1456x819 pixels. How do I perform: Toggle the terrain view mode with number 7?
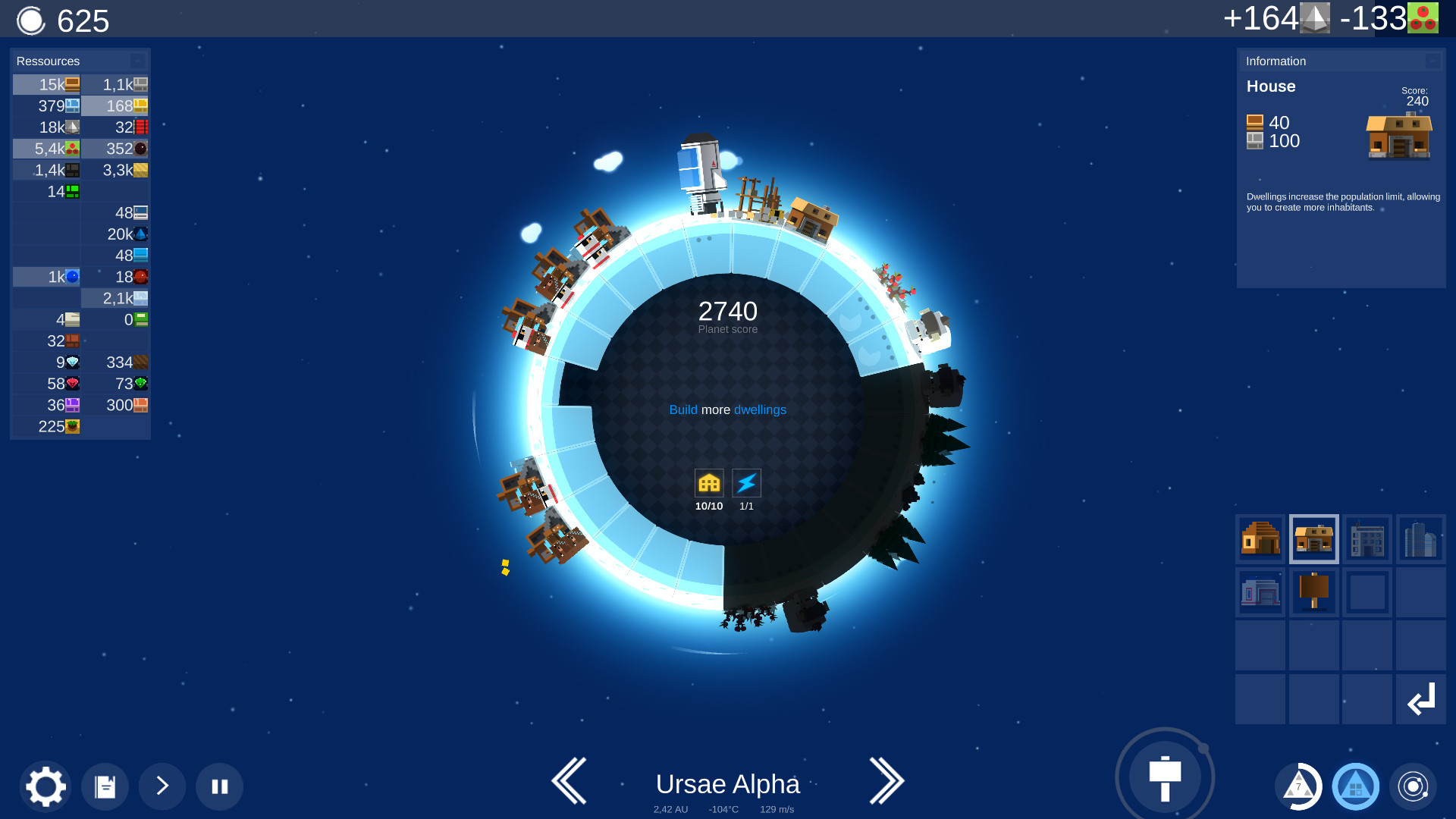[x=1298, y=786]
